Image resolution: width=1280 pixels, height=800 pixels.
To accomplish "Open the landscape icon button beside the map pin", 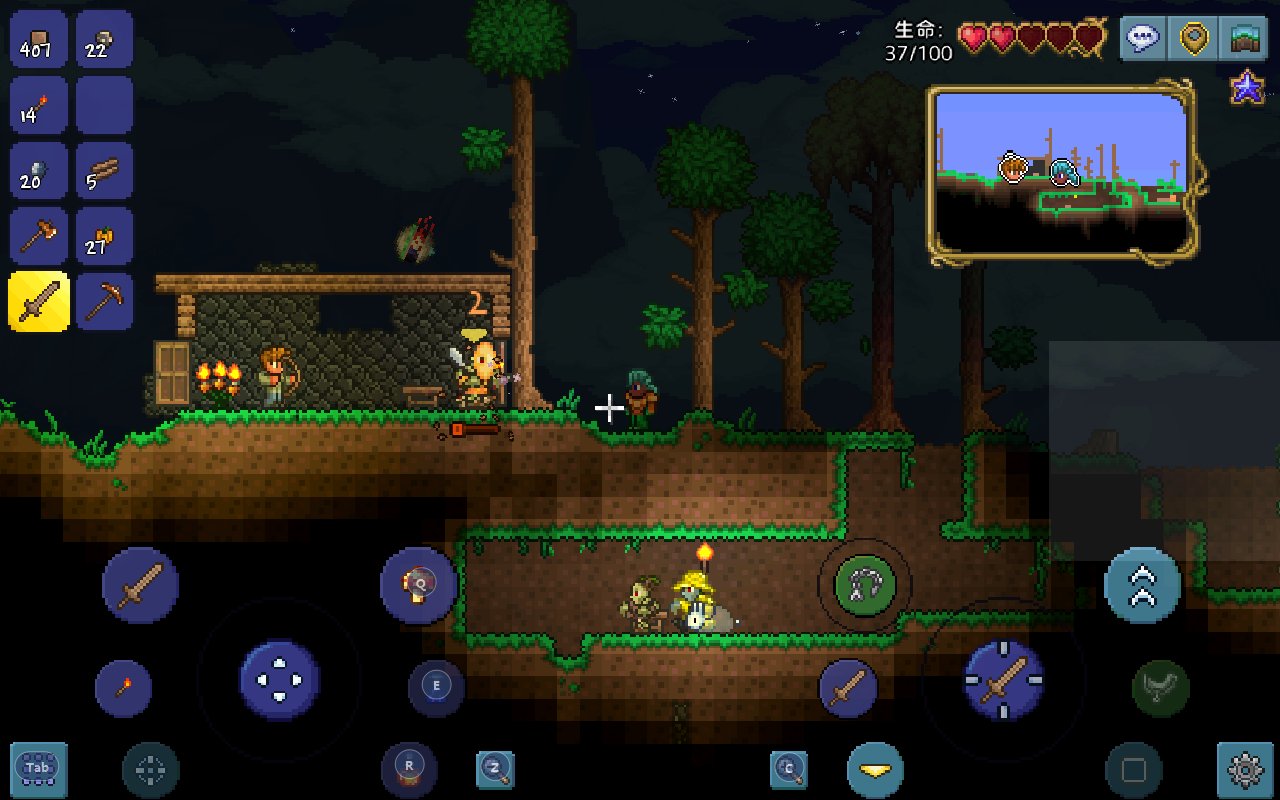I will (1244, 38).
